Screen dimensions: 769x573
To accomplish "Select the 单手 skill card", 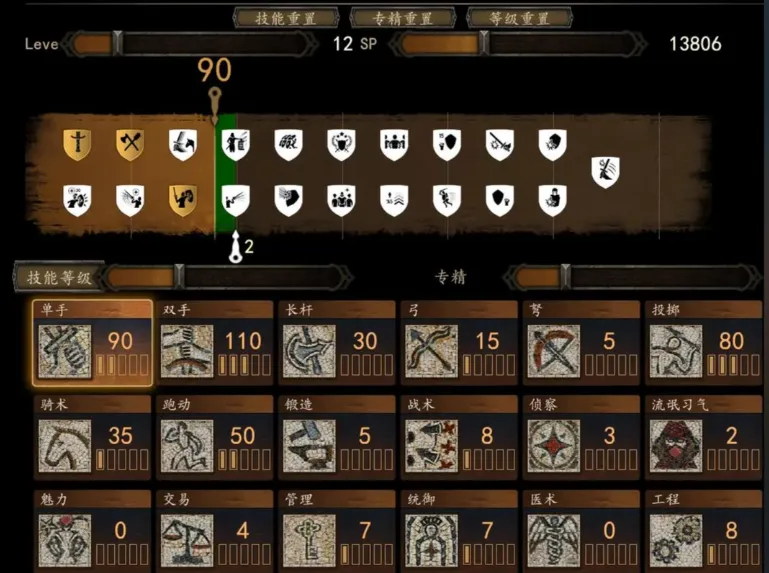I will click(x=93, y=343).
